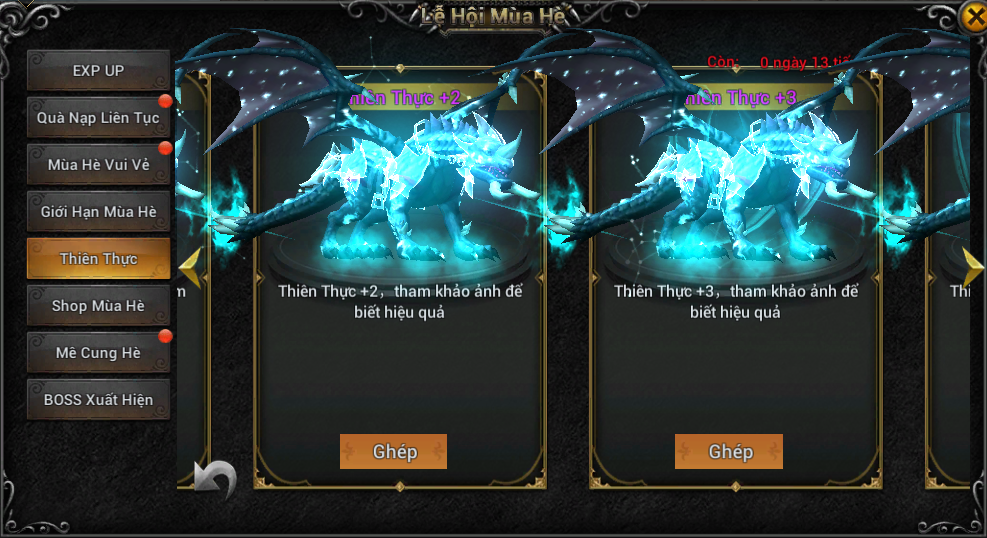Select the Mùa Hè Vui Vẻ tab
Viewport: 987px width, 538px height.
coord(98,165)
